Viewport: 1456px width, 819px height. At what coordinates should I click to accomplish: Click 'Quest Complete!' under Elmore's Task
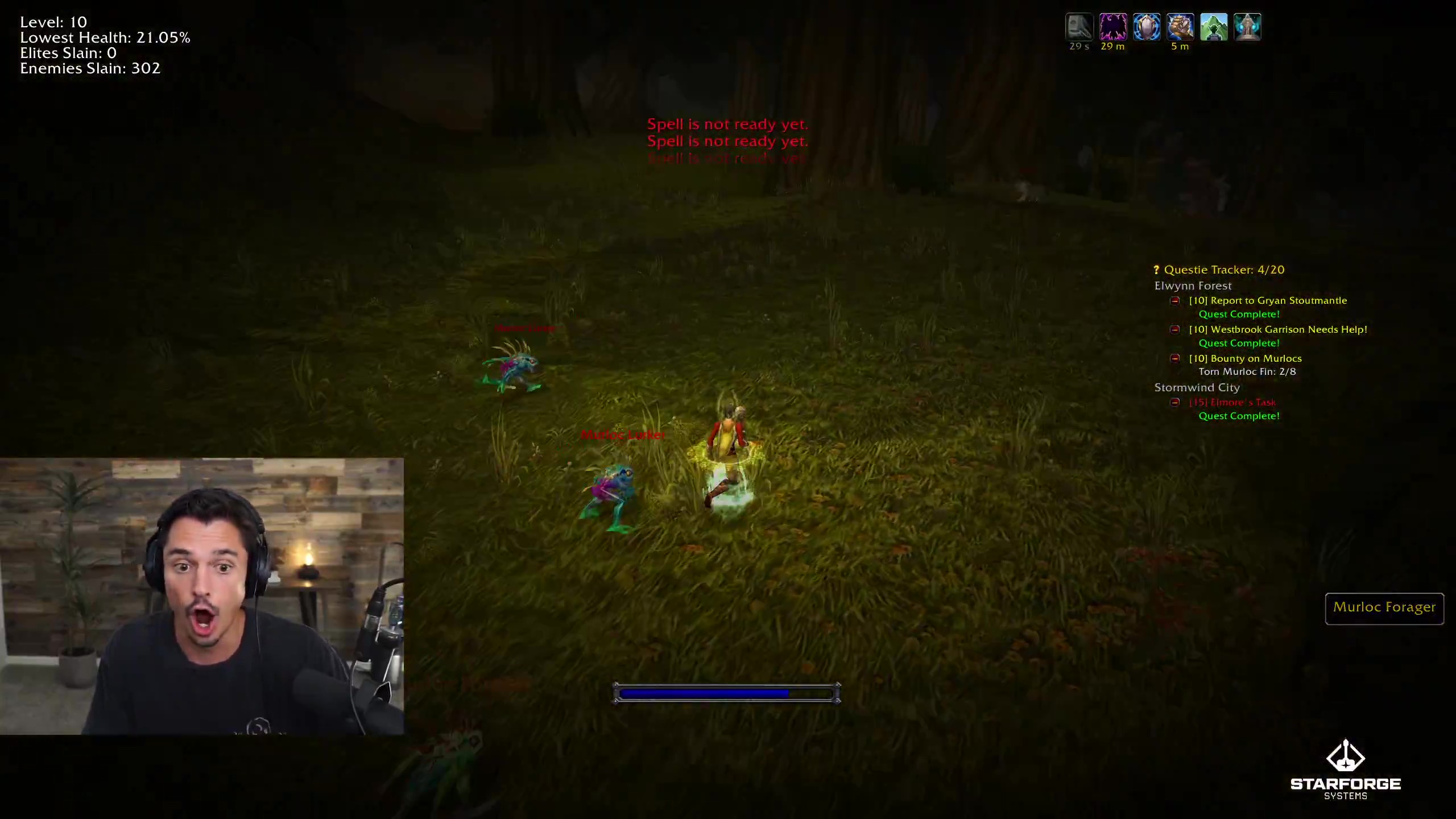coord(1239,416)
